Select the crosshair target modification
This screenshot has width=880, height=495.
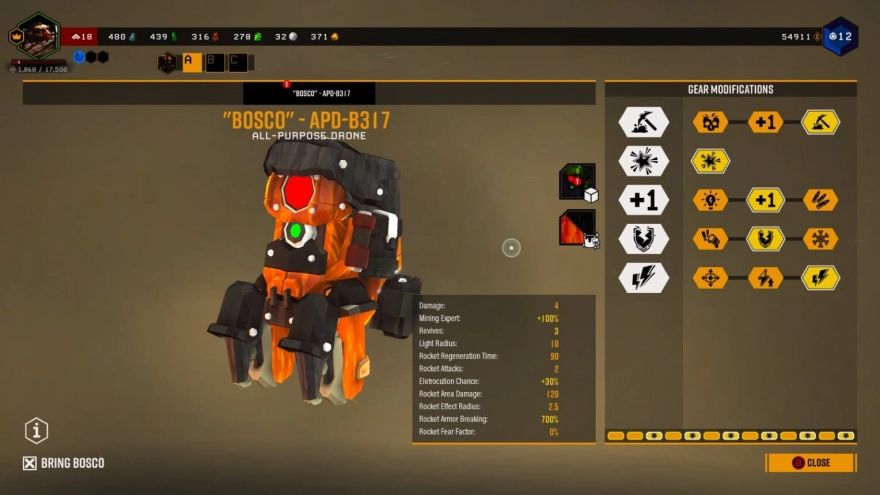710,278
